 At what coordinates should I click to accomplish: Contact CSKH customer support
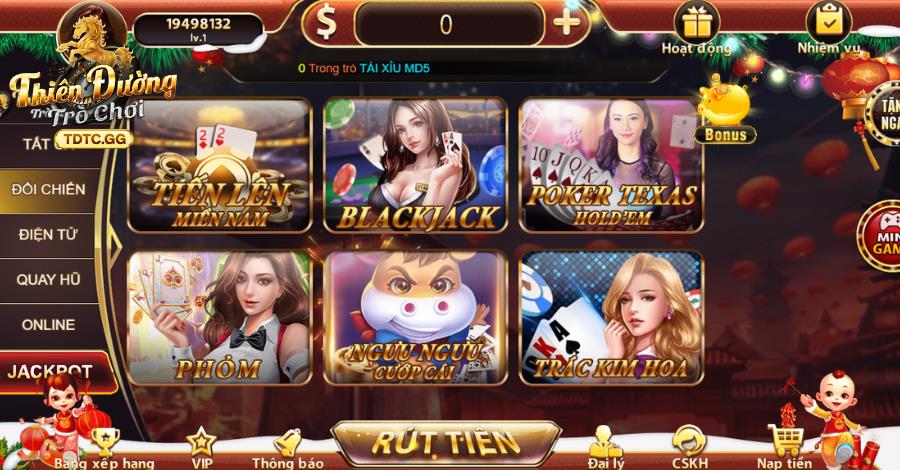pyautogui.click(x=688, y=447)
